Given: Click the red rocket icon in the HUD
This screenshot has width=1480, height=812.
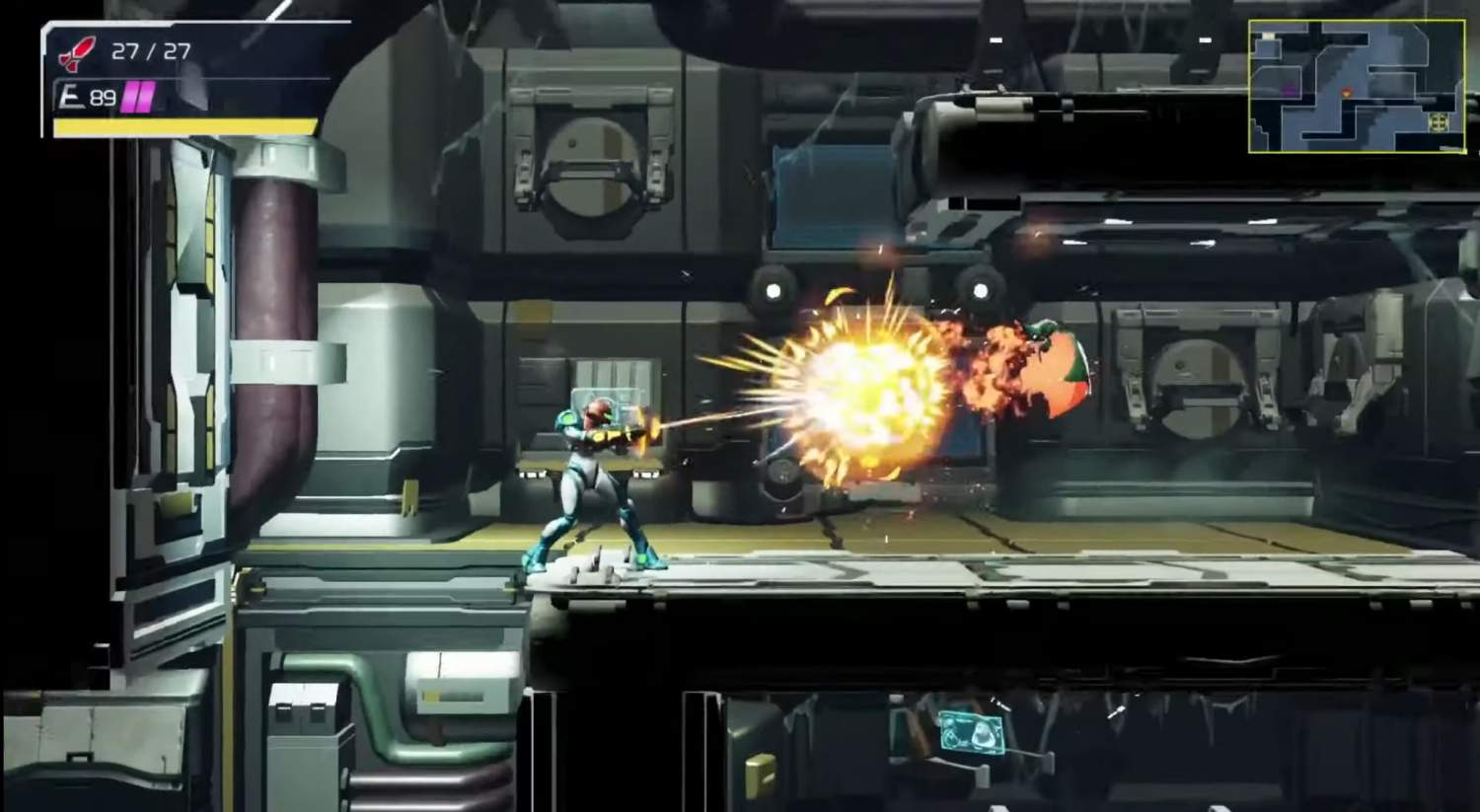Looking at the screenshot, I should pos(77,50).
